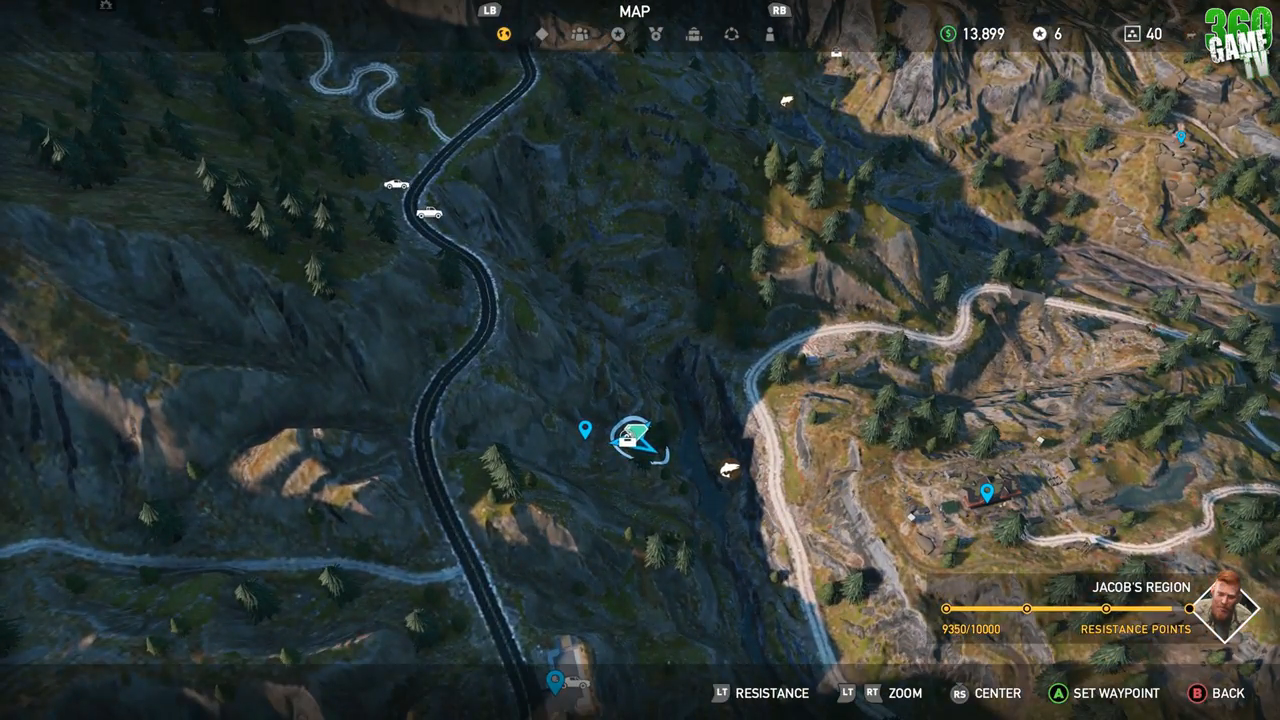Select the shop briefcase icon
Viewport: 1280px width, 720px height.
click(x=693, y=33)
